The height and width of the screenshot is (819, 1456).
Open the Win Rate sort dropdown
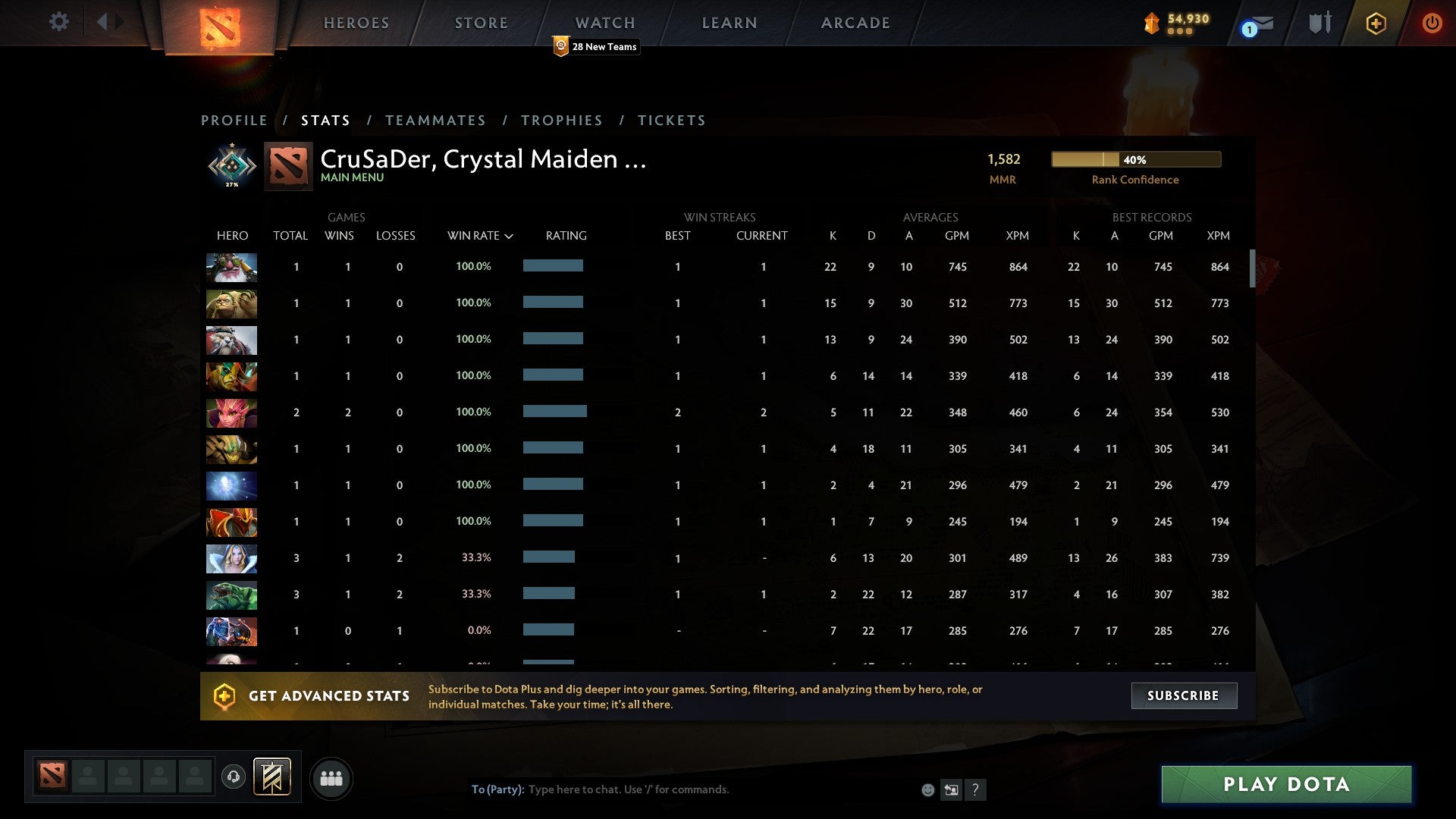(x=481, y=236)
